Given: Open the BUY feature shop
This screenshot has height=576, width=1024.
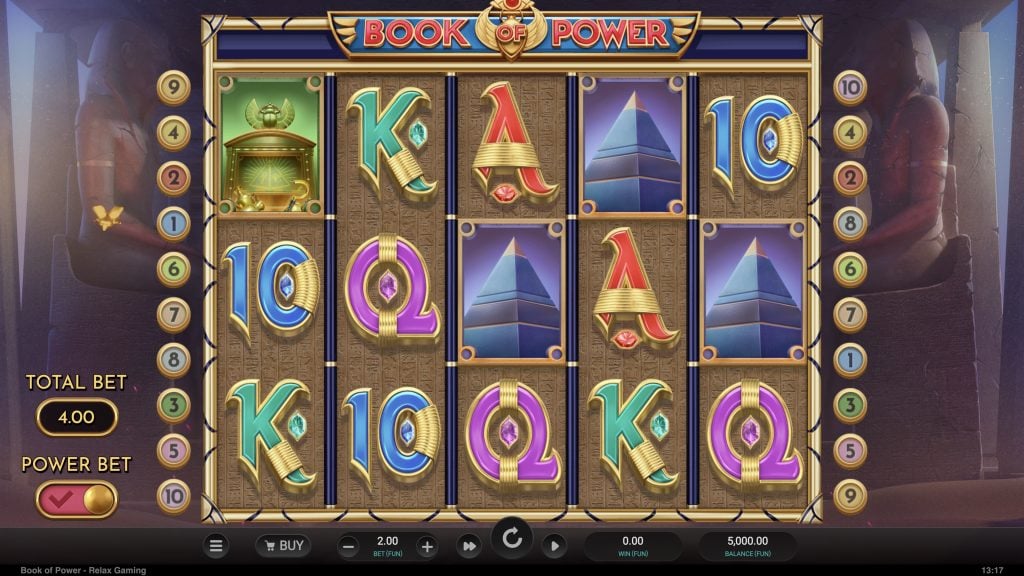Looking at the screenshot, I should click(282, 546).
